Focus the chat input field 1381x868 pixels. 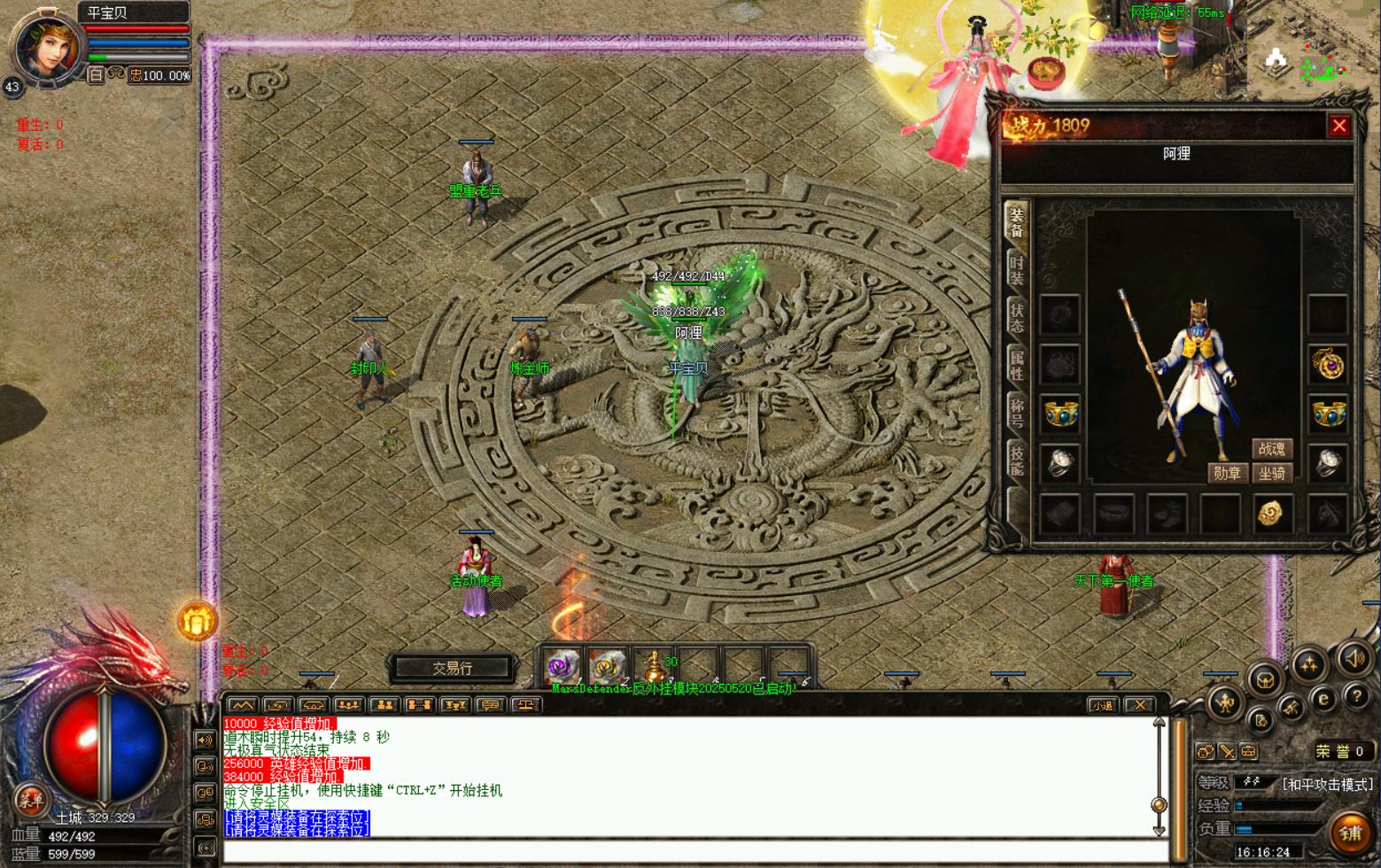click(x=691, y=852)
